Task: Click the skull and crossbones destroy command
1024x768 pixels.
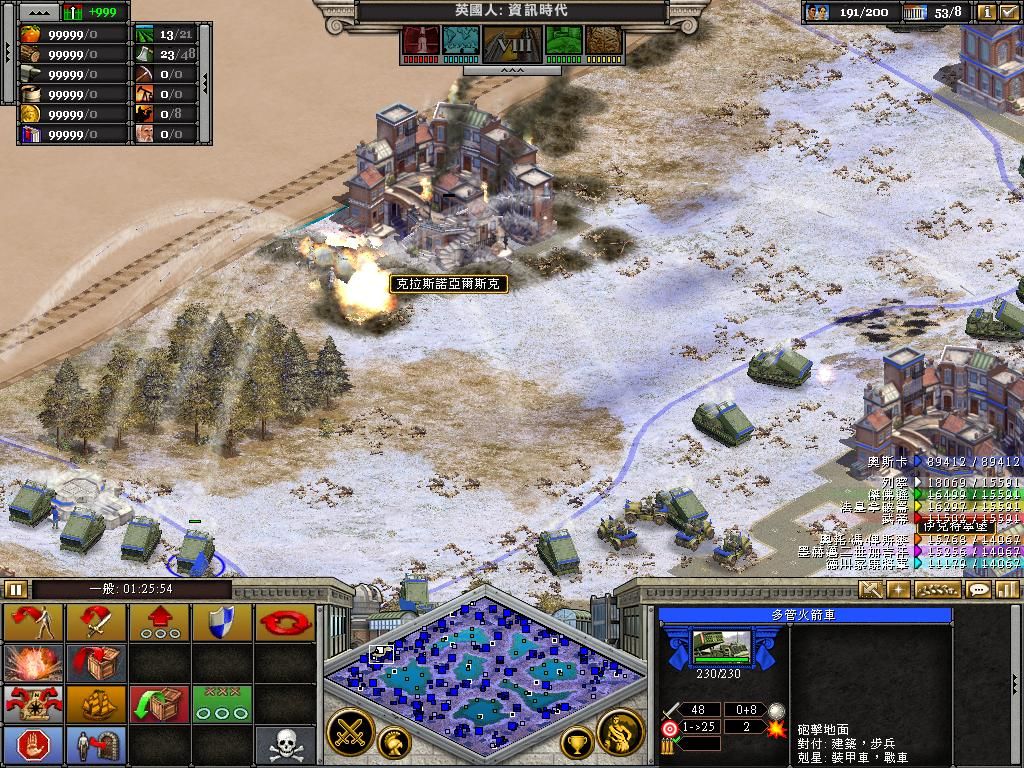Action: click(x=284, y=744)
